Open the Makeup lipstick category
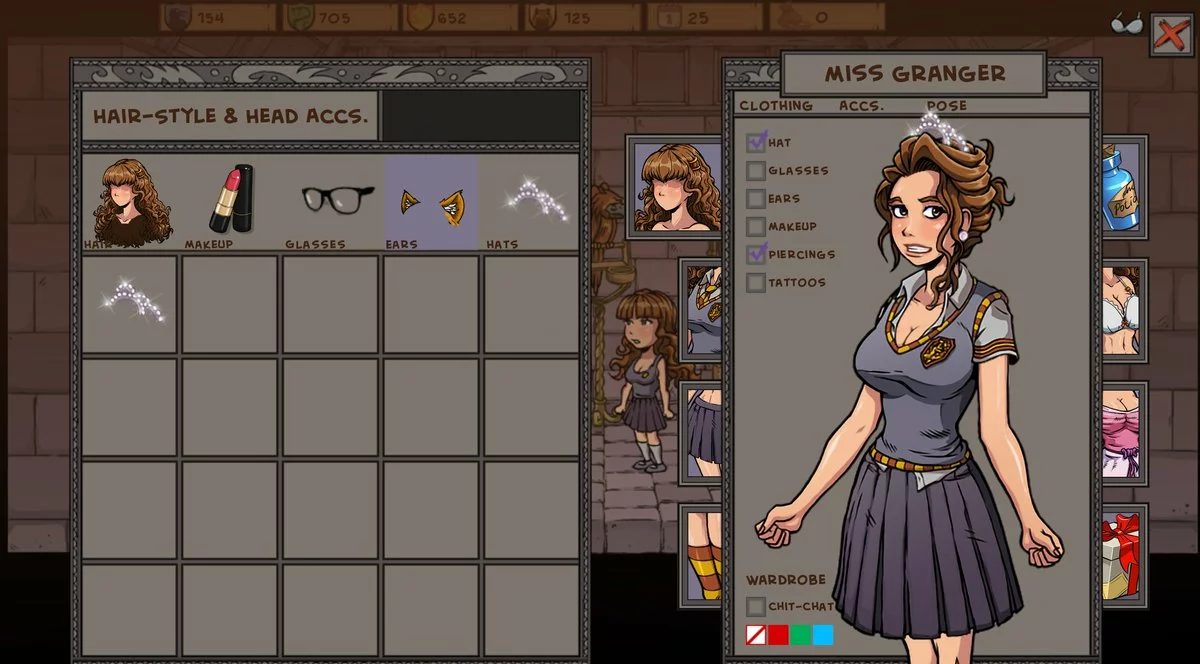Screen dimensions: 1200x664 pyautogui.click(x=231, y=199)
